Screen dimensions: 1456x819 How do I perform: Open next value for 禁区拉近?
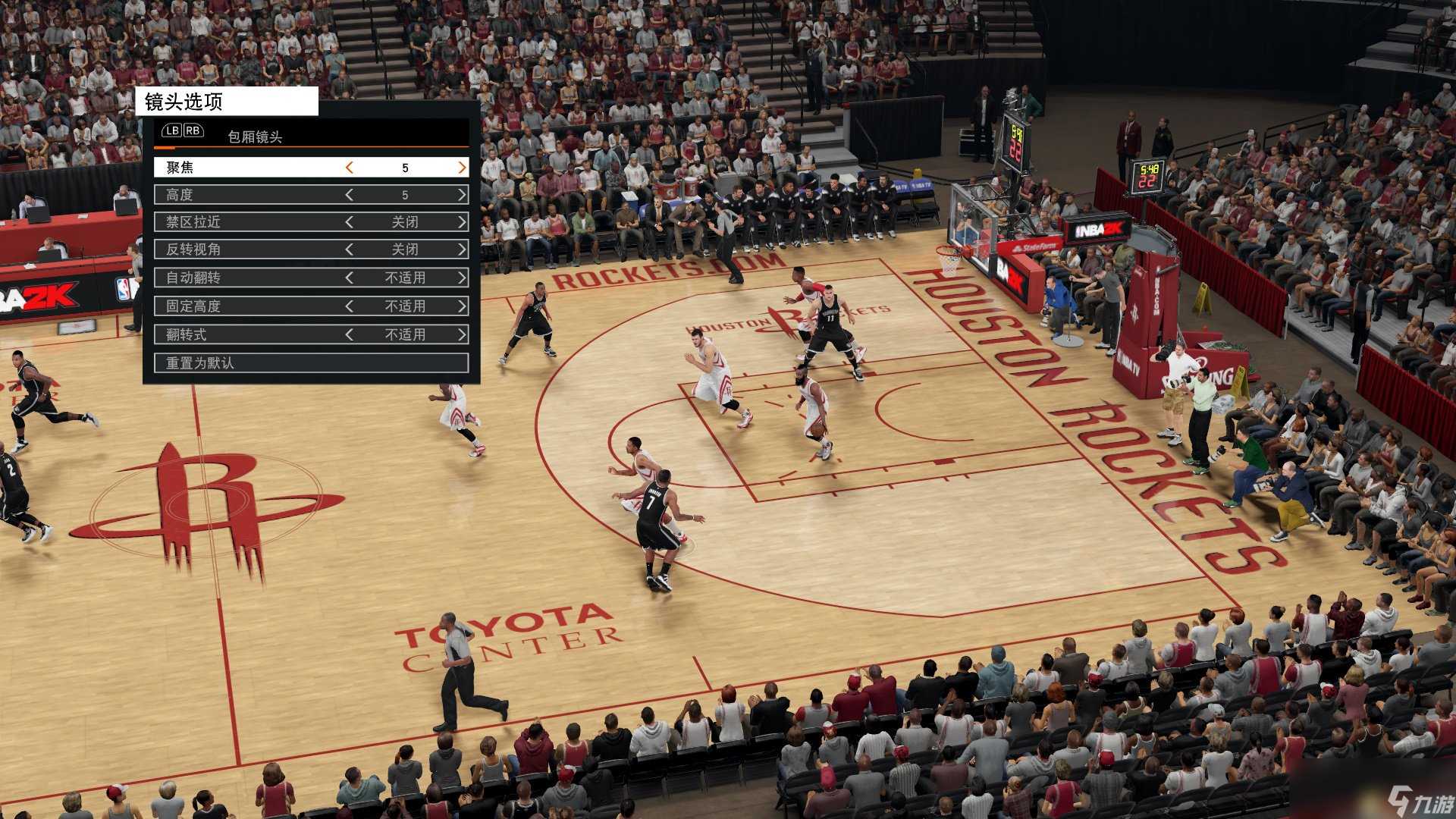(462, 222)
